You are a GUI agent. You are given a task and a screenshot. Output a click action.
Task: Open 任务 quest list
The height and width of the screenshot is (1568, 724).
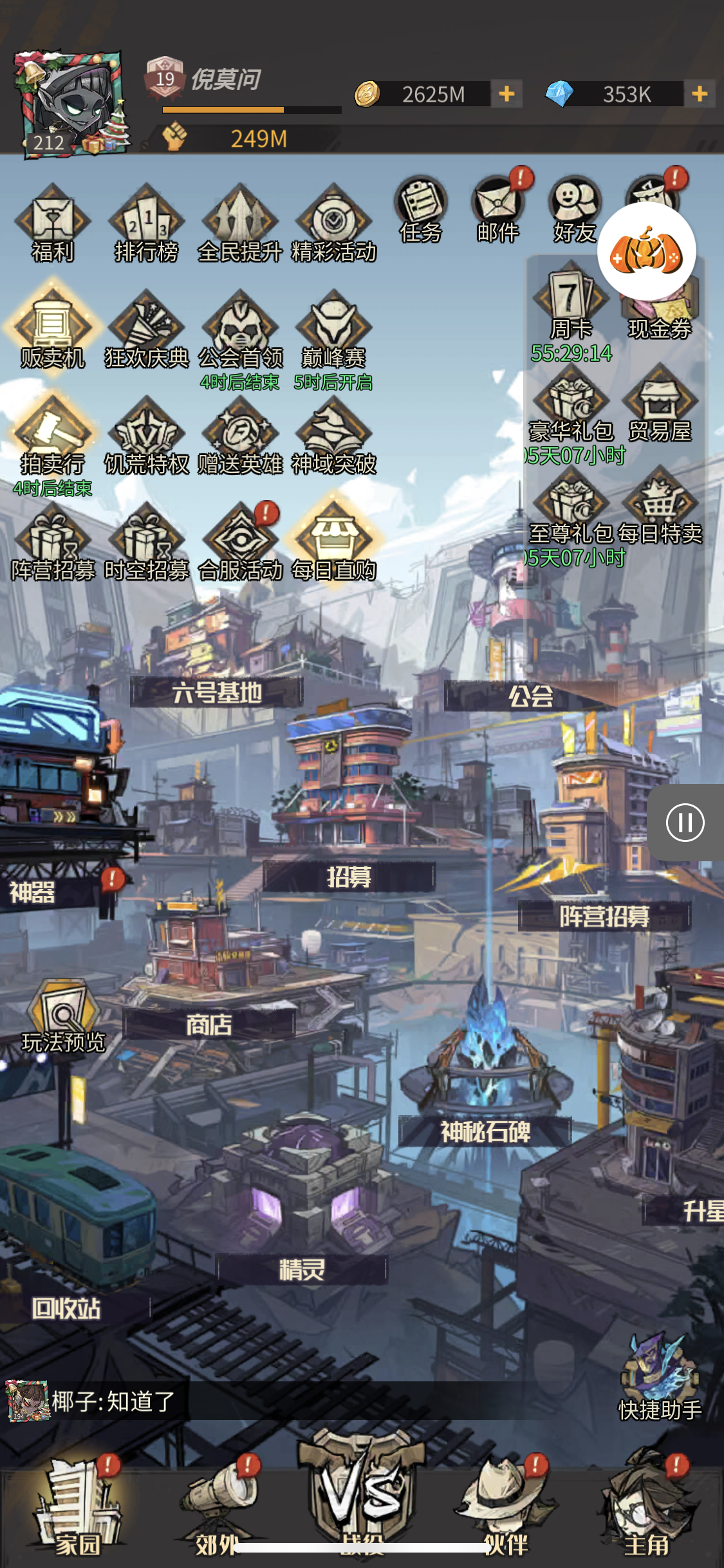[421, 210]
